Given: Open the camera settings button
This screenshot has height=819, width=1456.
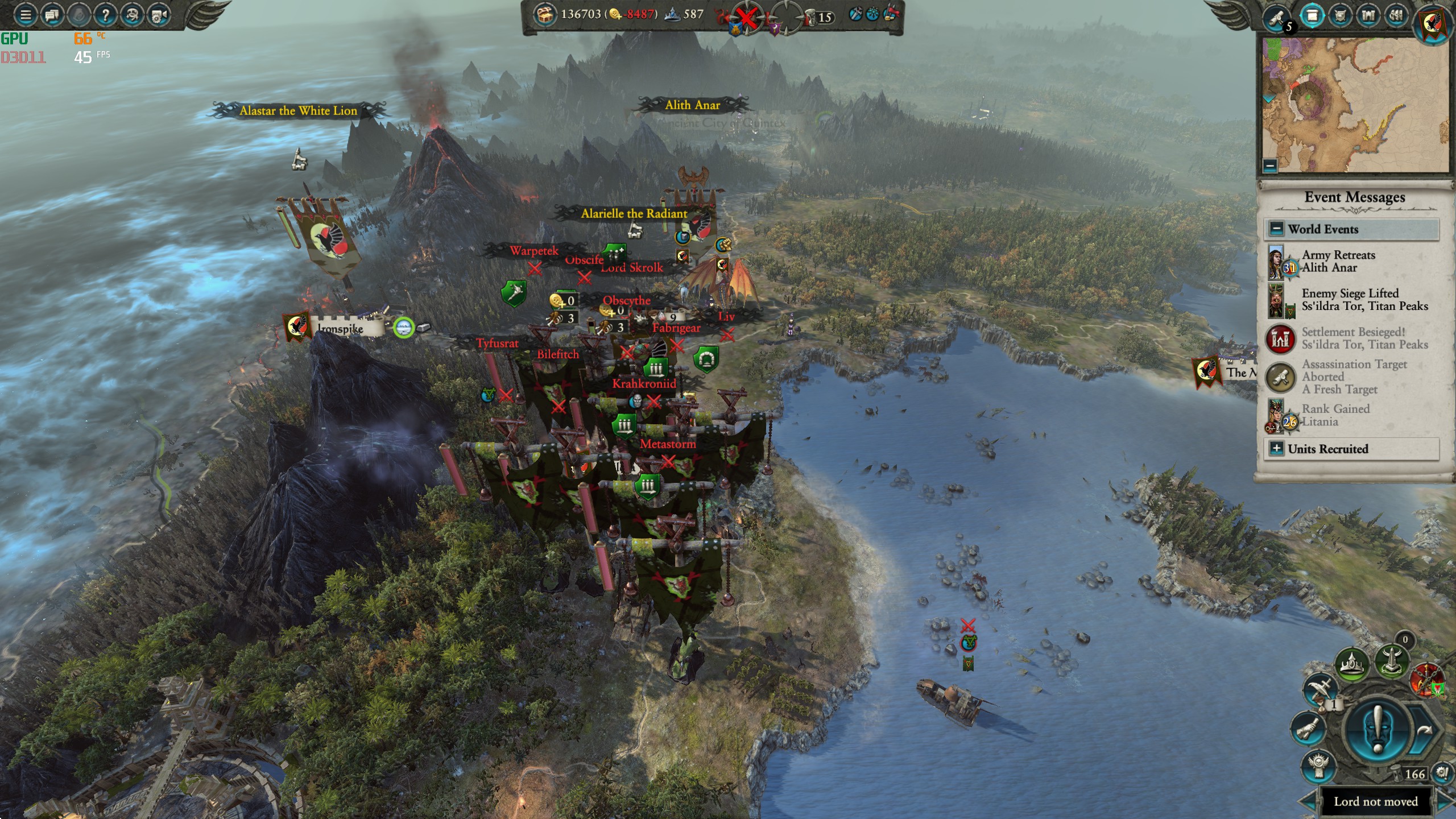Looking at the screenshot, I should pyautogui.click(x=159, y=15).
